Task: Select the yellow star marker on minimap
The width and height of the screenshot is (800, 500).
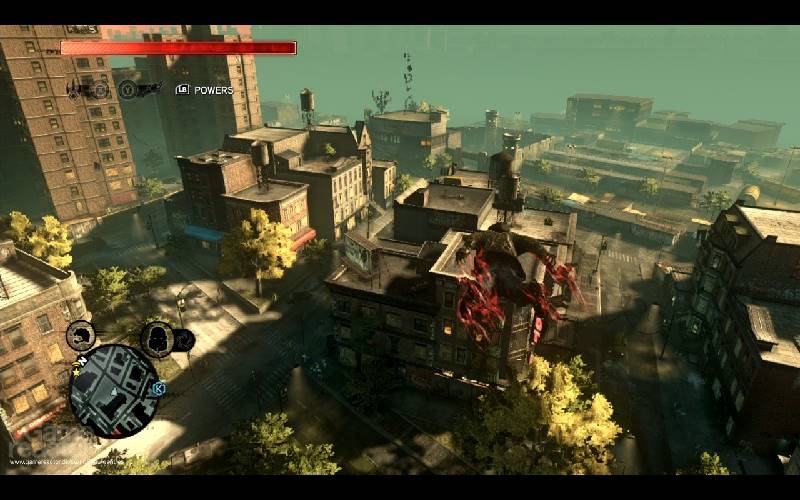Action: (76, 372)
